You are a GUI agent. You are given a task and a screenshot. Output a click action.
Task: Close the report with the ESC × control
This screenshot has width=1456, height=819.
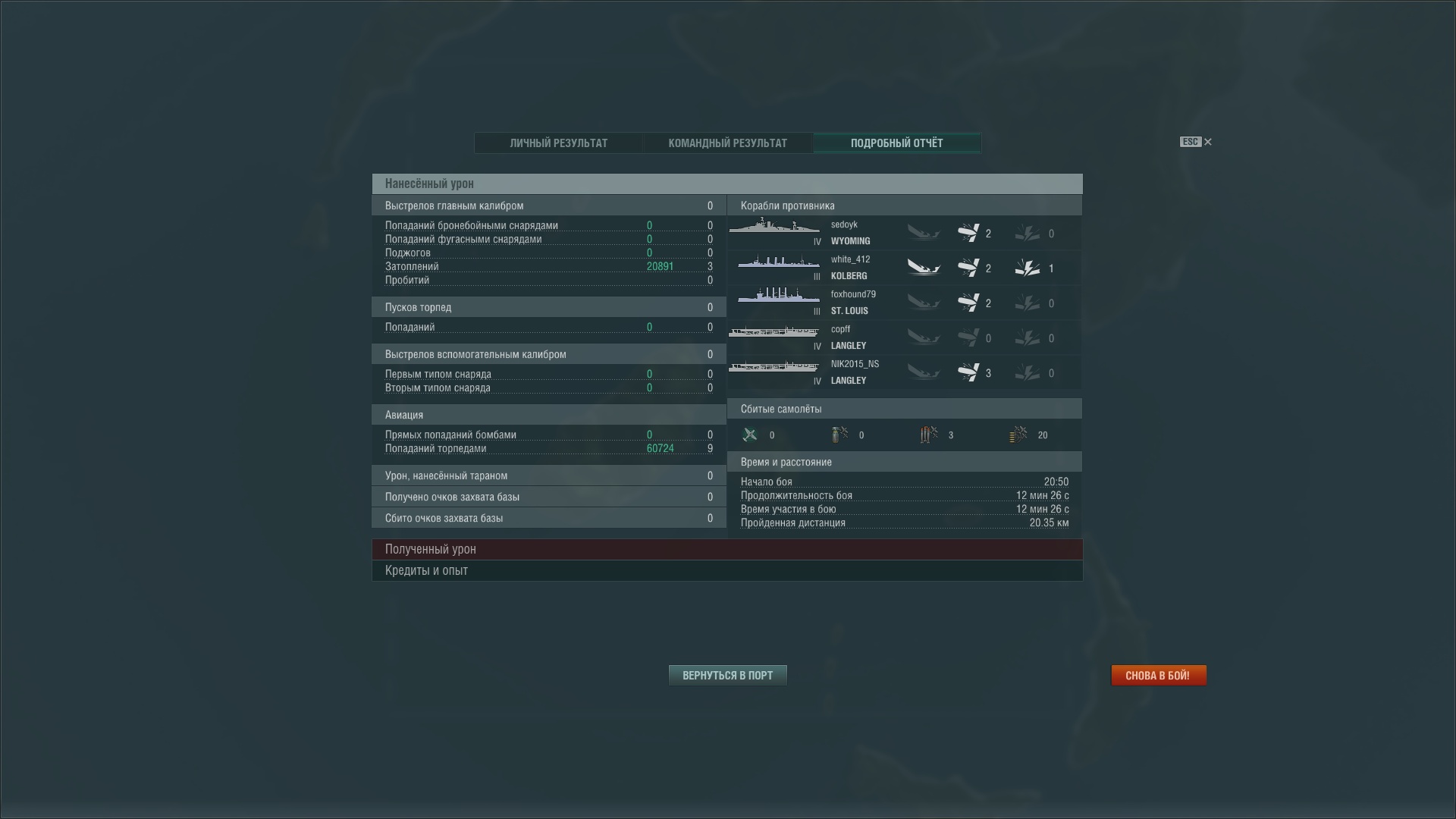[x=1207, y=142]
